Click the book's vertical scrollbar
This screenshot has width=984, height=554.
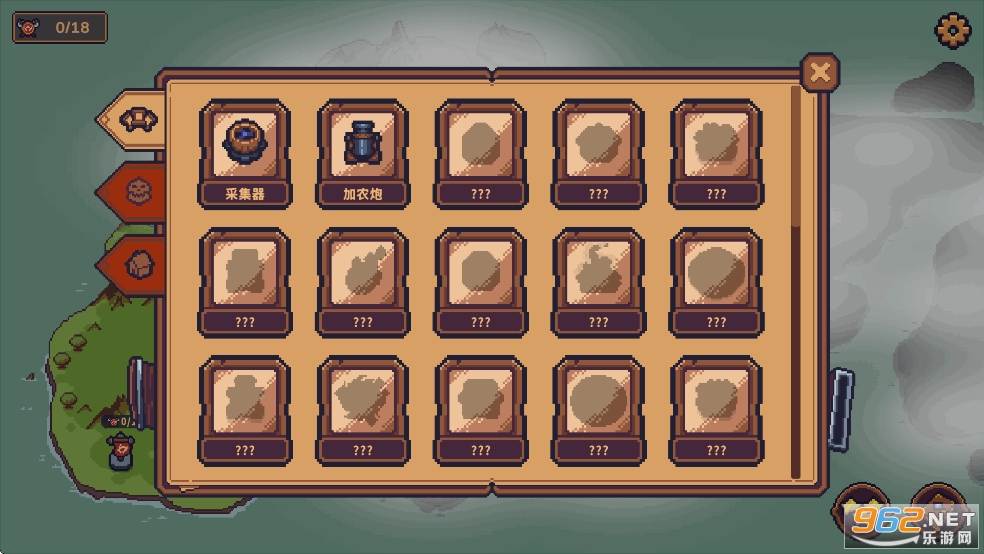796,280
